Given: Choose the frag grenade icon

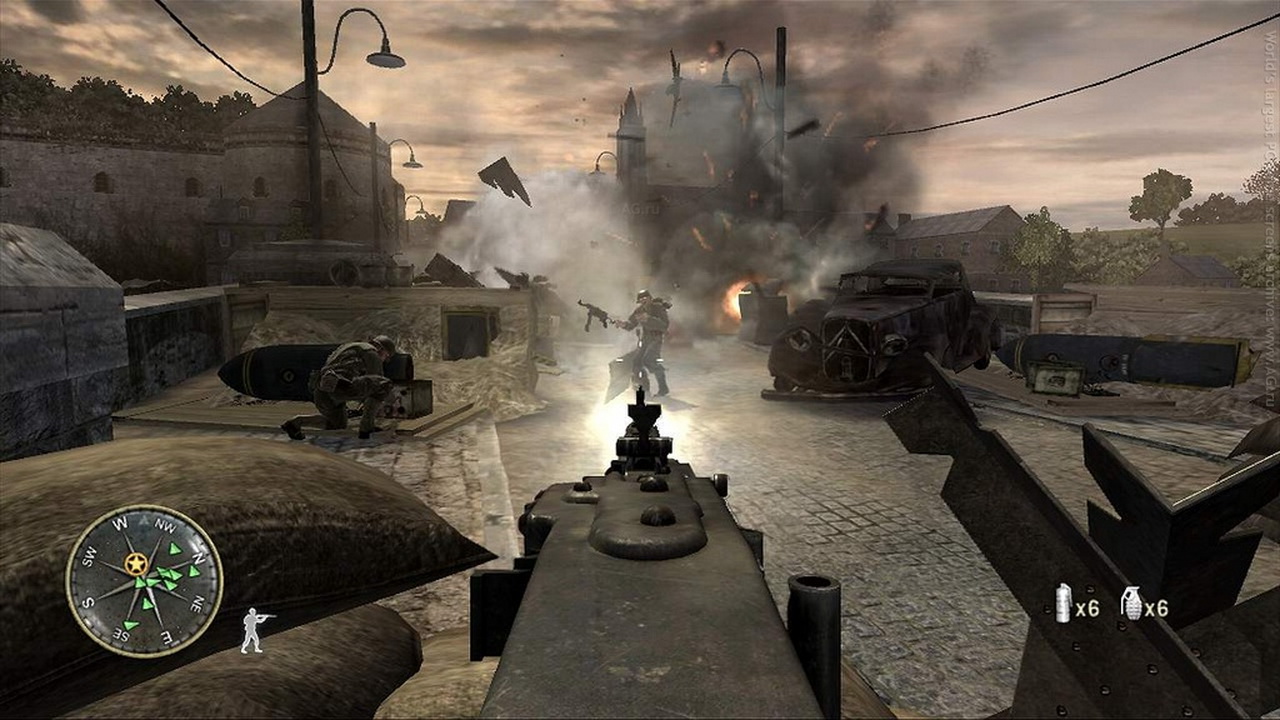Looking at the screenshot, I should click(1131, 604).
